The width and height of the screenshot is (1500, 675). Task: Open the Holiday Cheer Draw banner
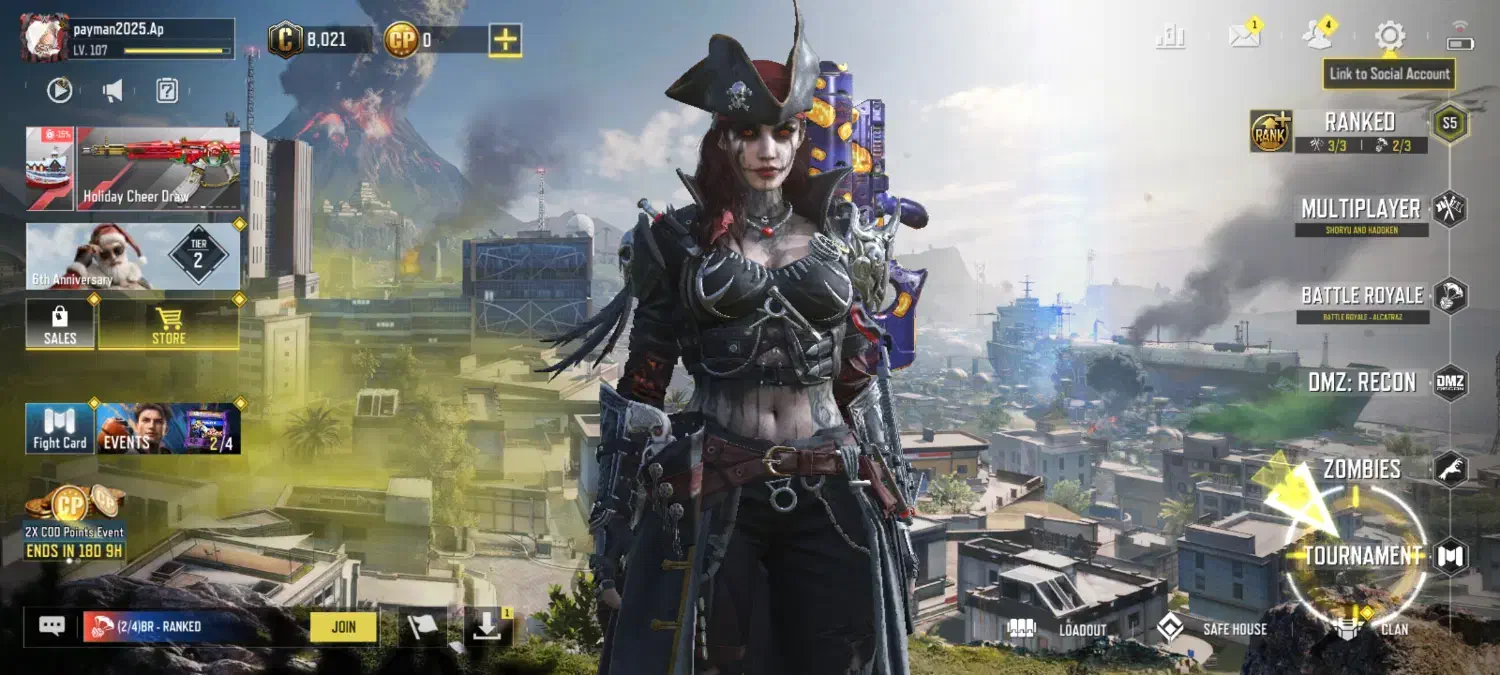pos(158,168)
